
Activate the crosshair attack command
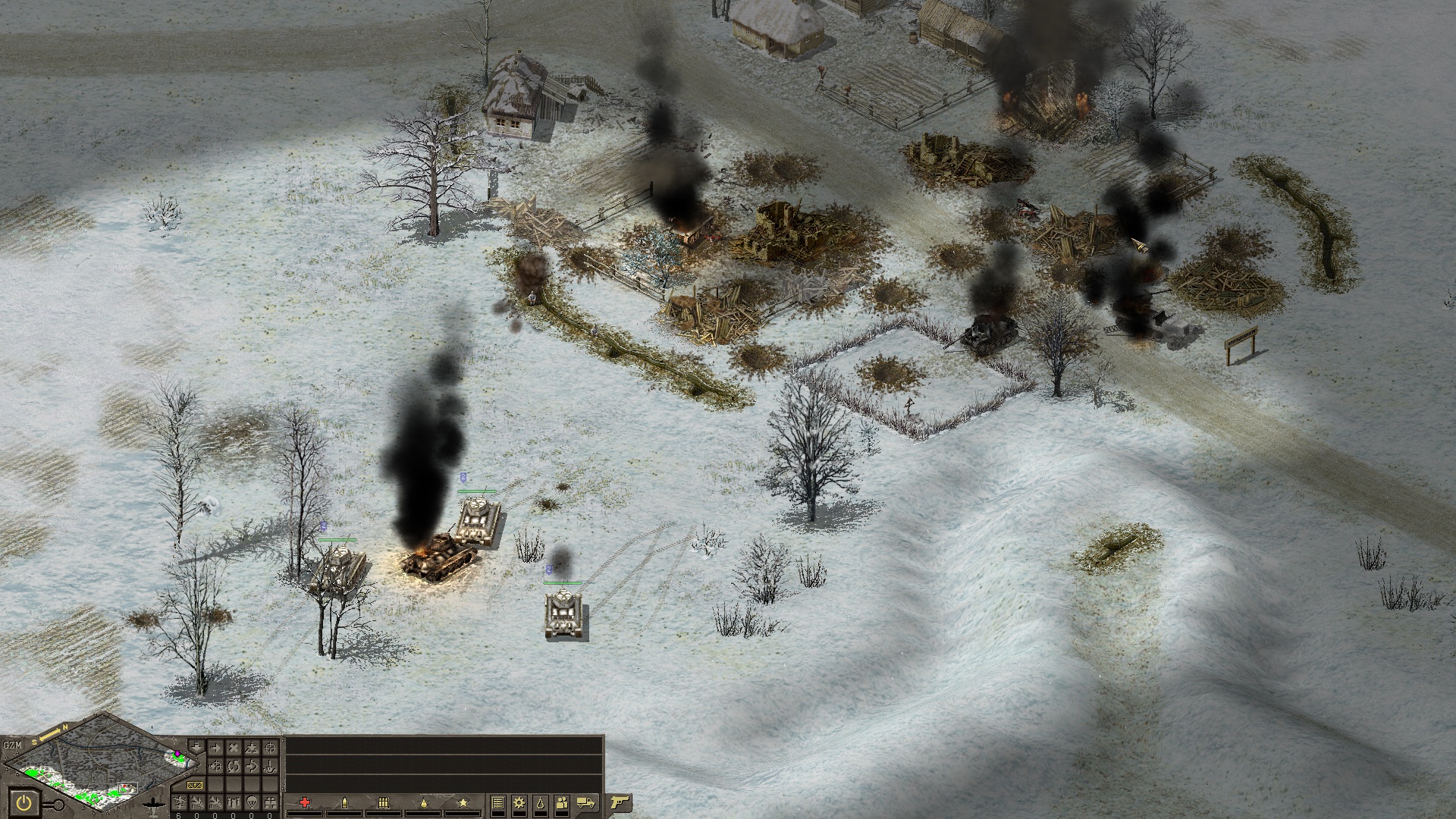click(x=271, y=748)
